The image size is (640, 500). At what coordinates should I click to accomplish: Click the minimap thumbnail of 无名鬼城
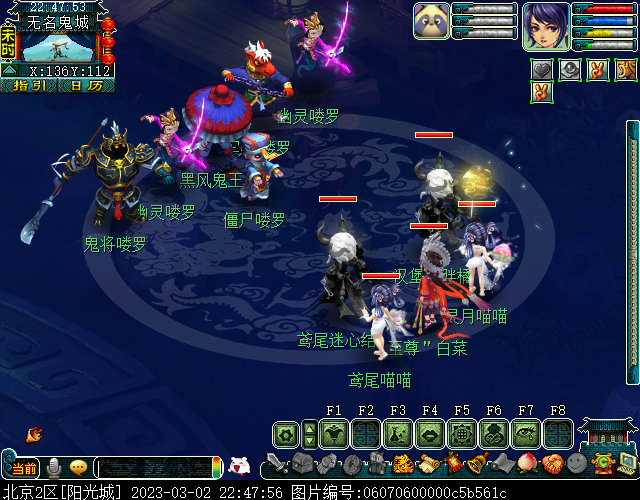tap(58, 46)
